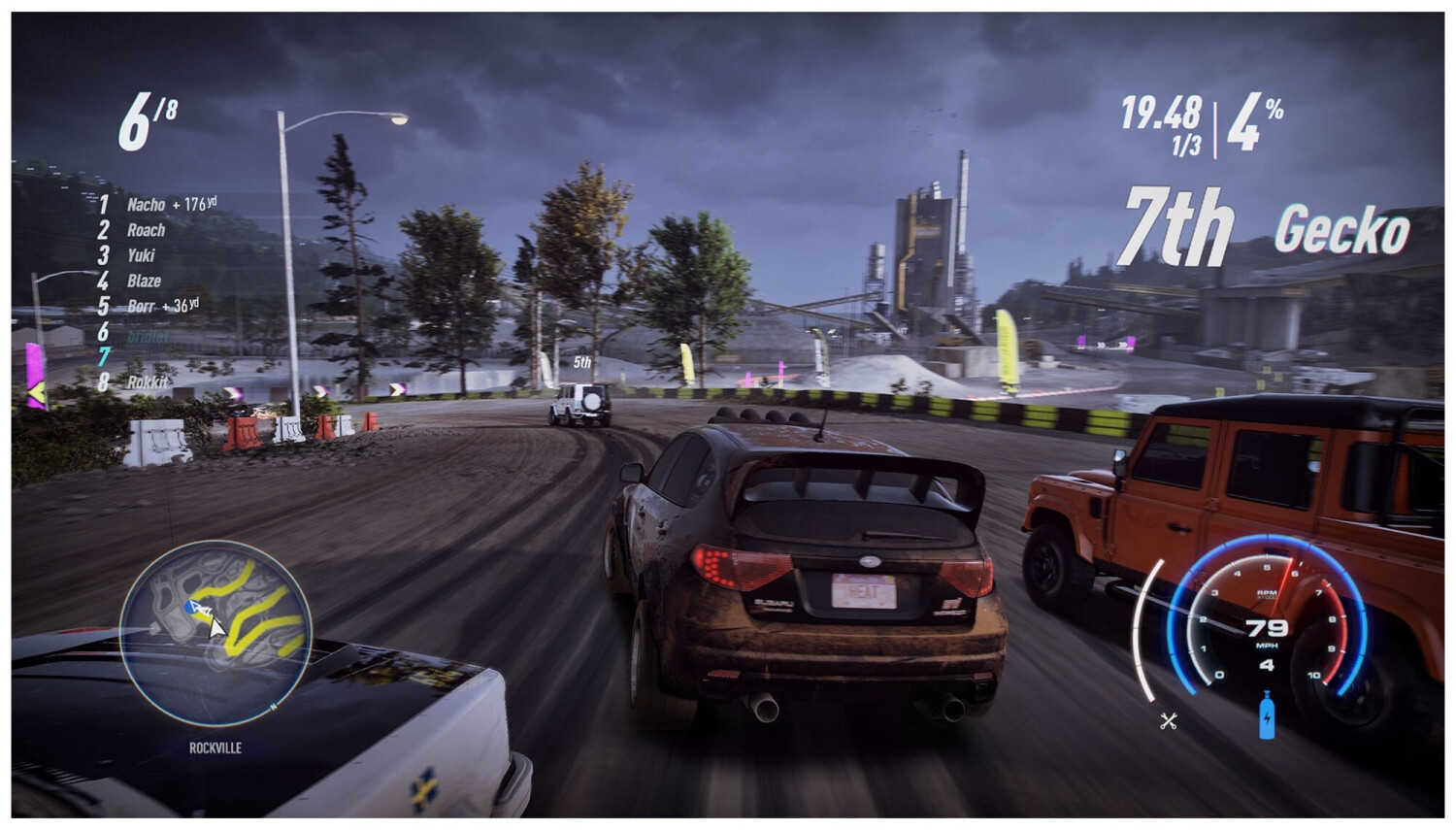Click the circular Rockville minimap

pos(215,632)
